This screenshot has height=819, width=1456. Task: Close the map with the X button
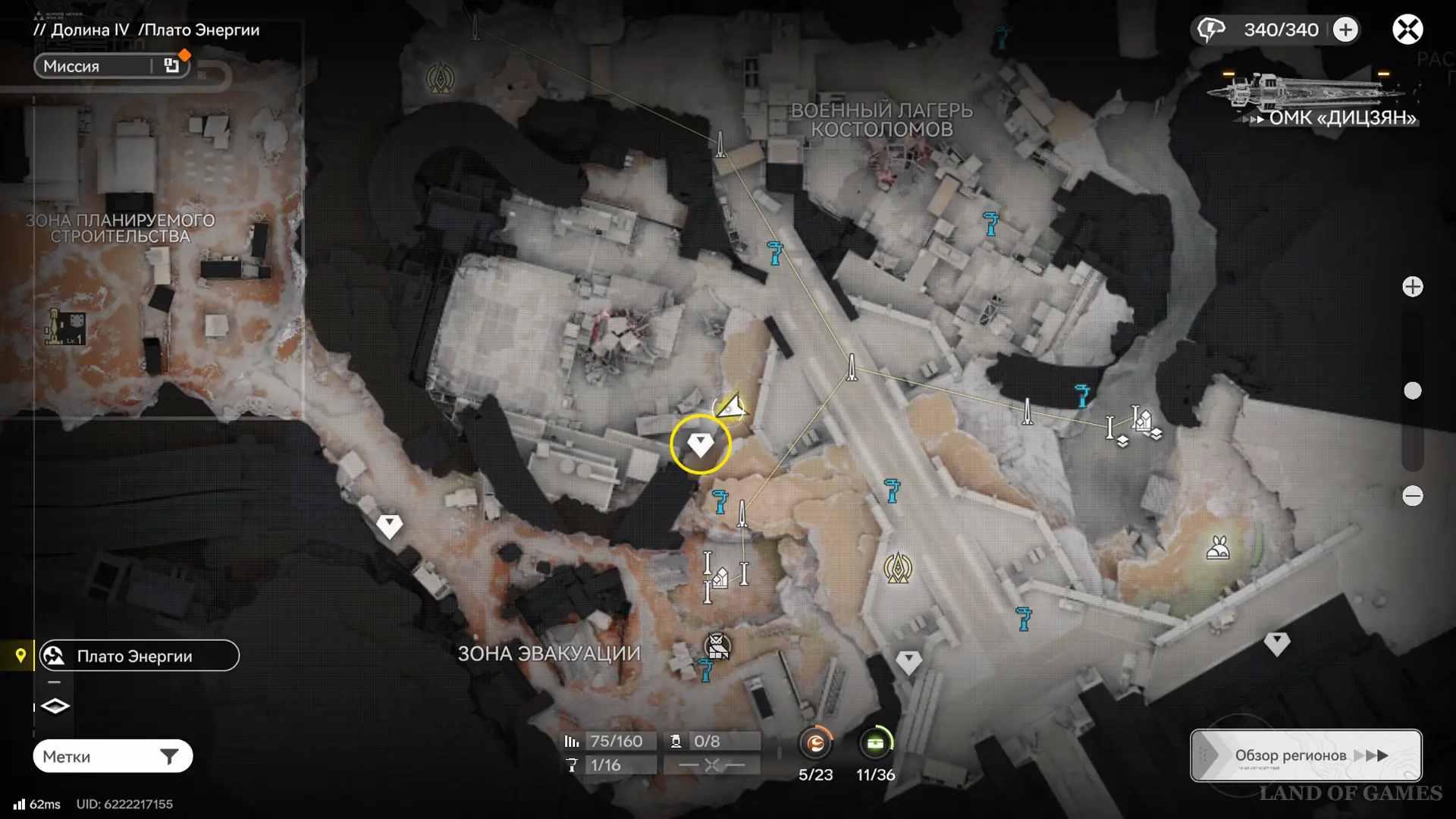pos(1407,30)
